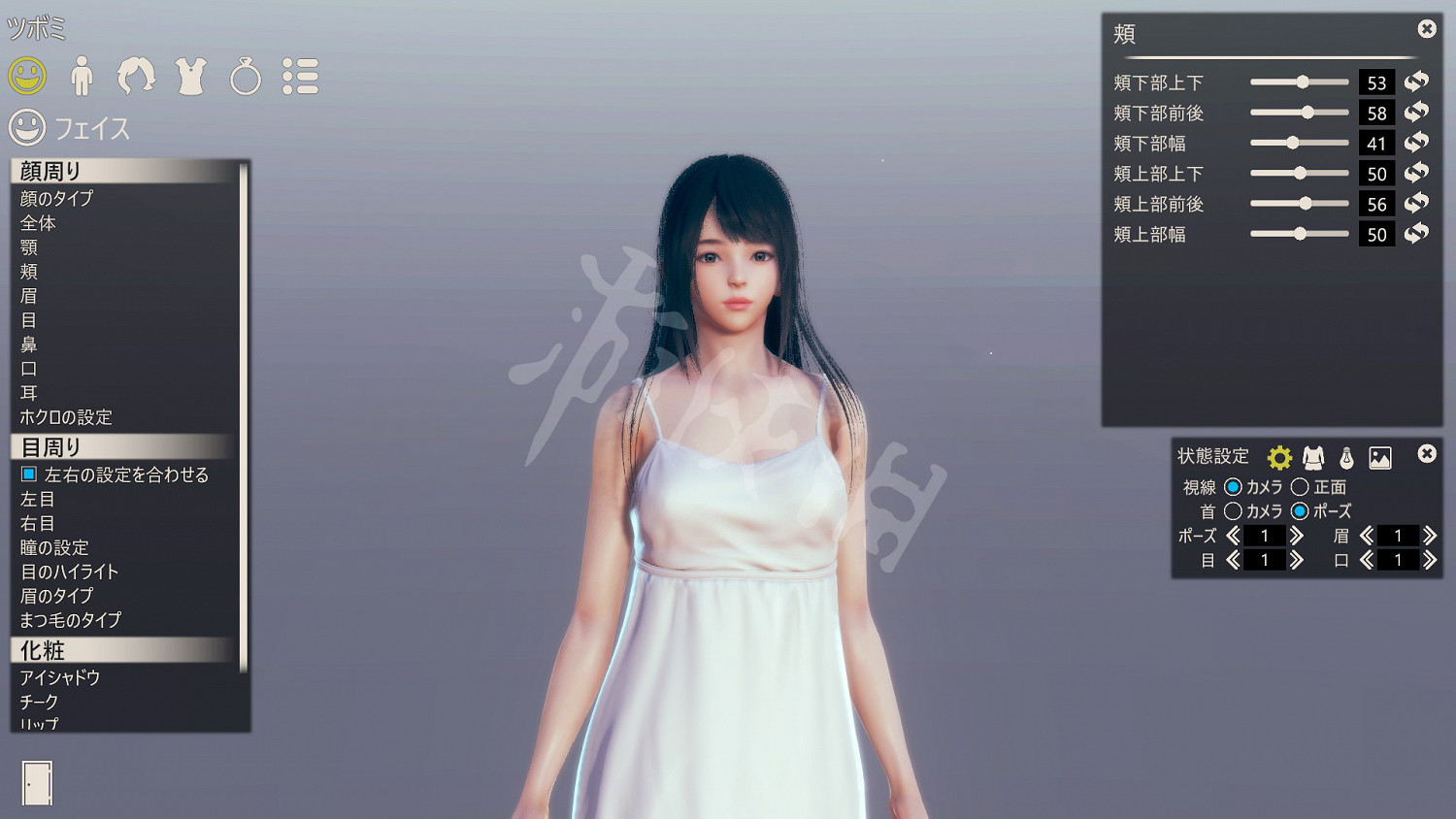Image resolution: width=1456 pixels, height=819 pixels.
Task: Click the yellow gear icon in 状態設定 panel
Action: coord(1279,455)
